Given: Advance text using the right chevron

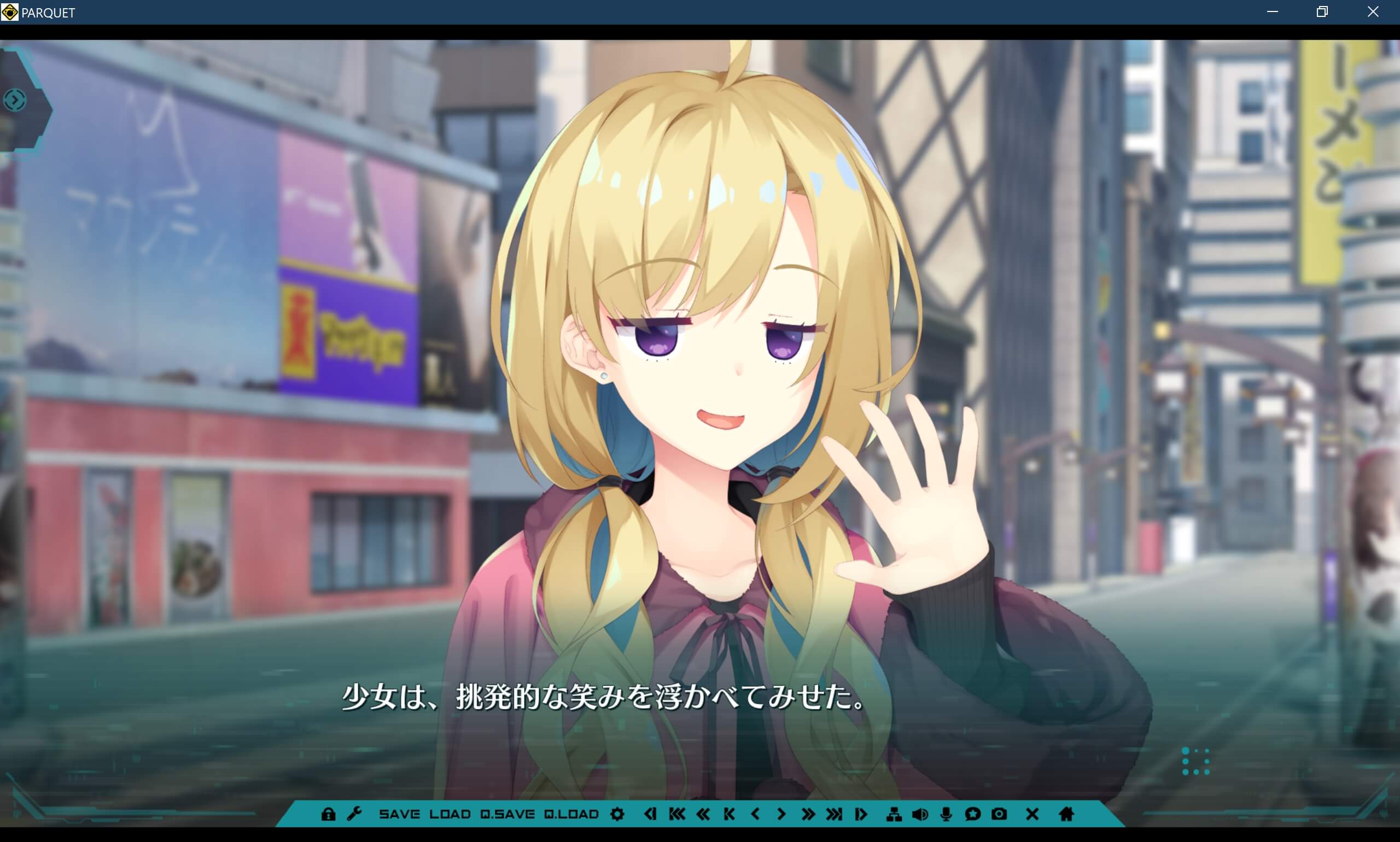Looking at the screenshot, I should (x=781, y=814).
